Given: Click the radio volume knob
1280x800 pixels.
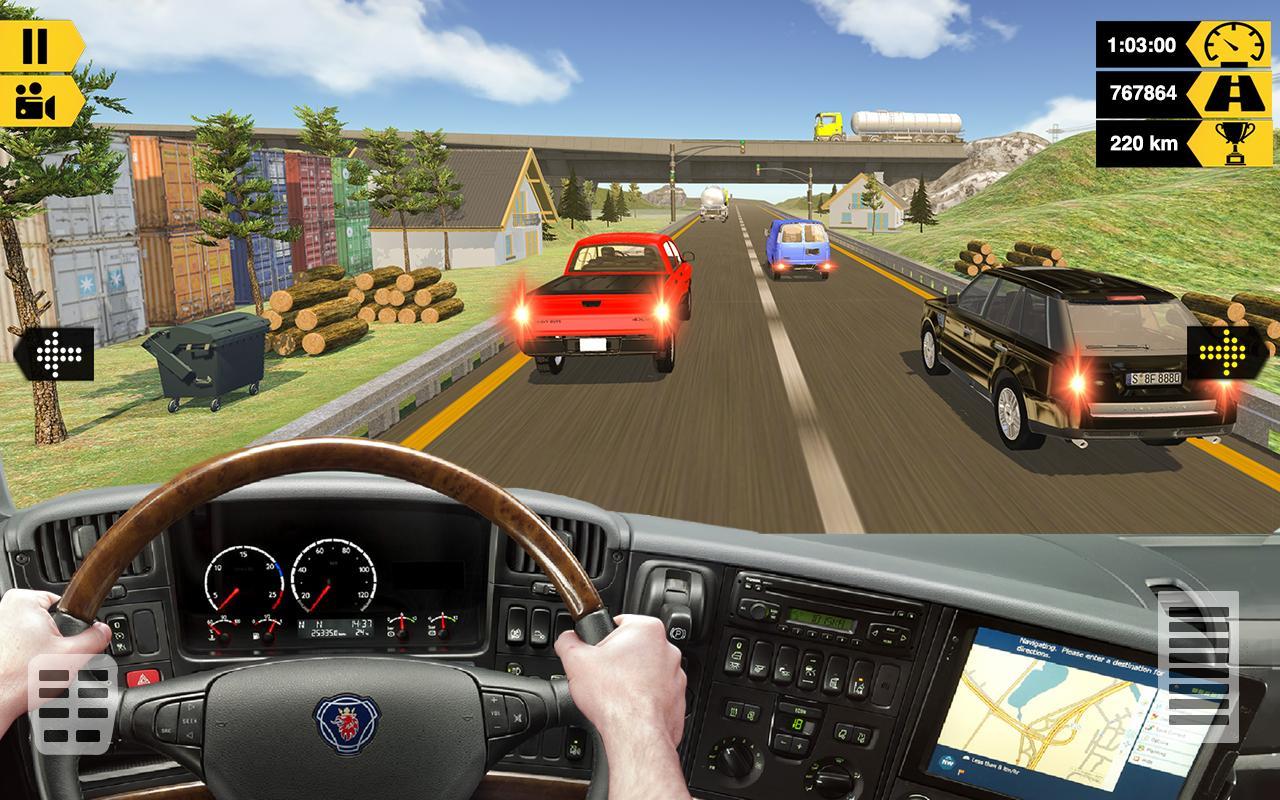Looking at the screenshot, I should click(x=758, y=611).
